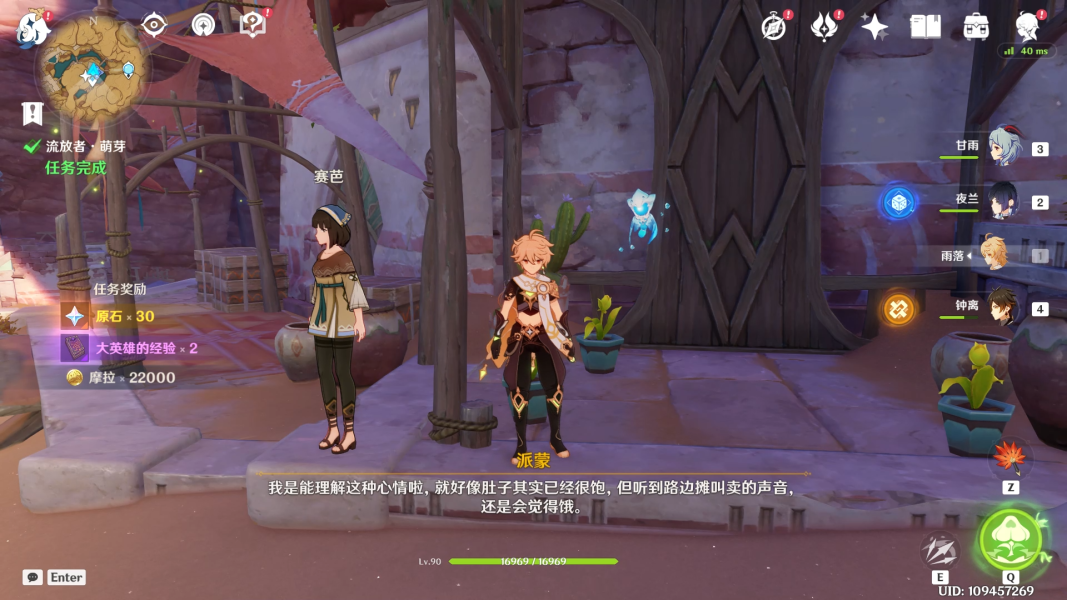Viewport: 1067px width, 600px height.
Task: Use the red leaf gadget icon
Action: click(x=1010, y=459)
